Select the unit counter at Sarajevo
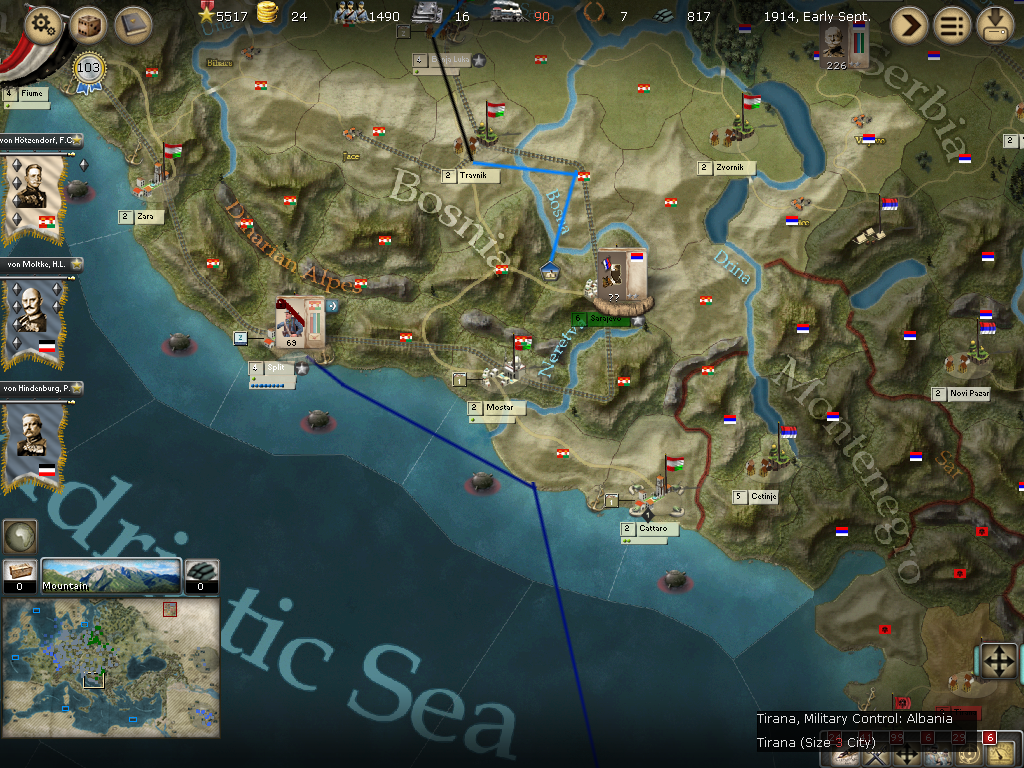 (622, 277)
